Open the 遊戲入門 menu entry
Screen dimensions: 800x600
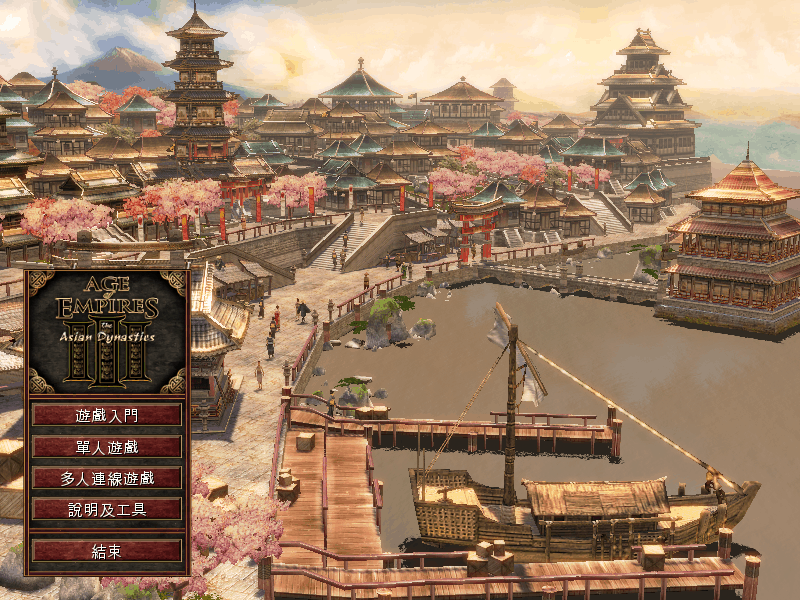click(x=107, y=414)
